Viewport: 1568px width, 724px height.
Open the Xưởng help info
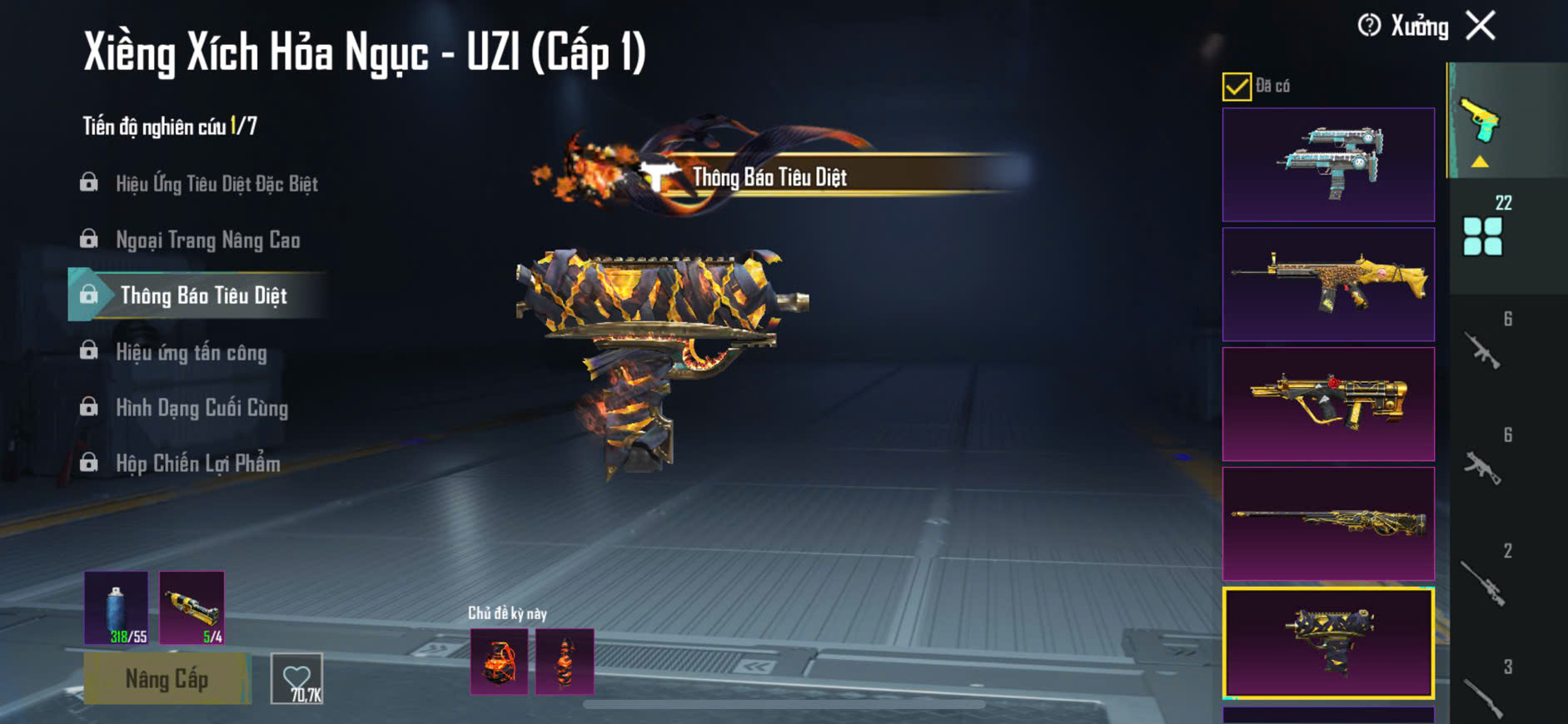[1369, 26]
